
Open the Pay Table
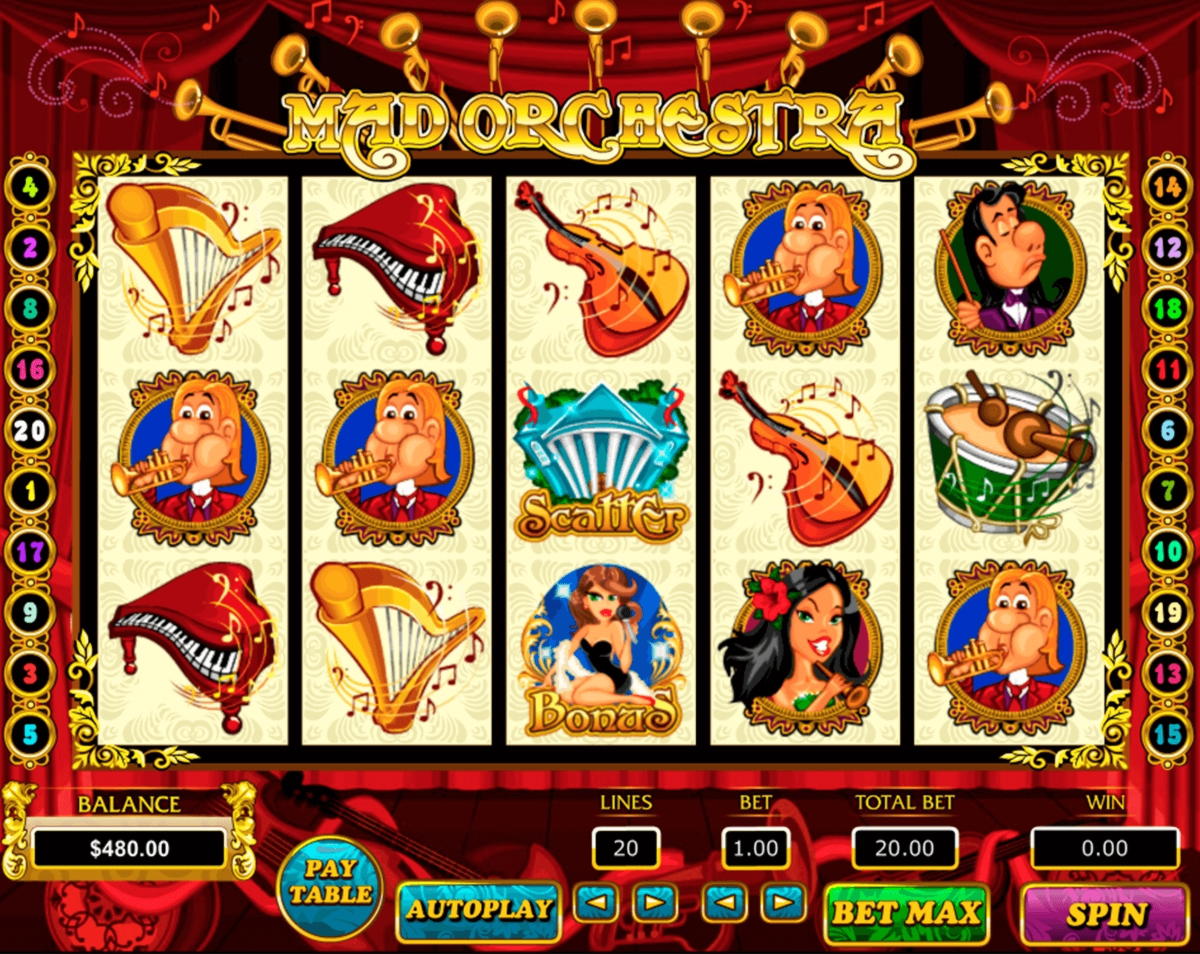329,882
